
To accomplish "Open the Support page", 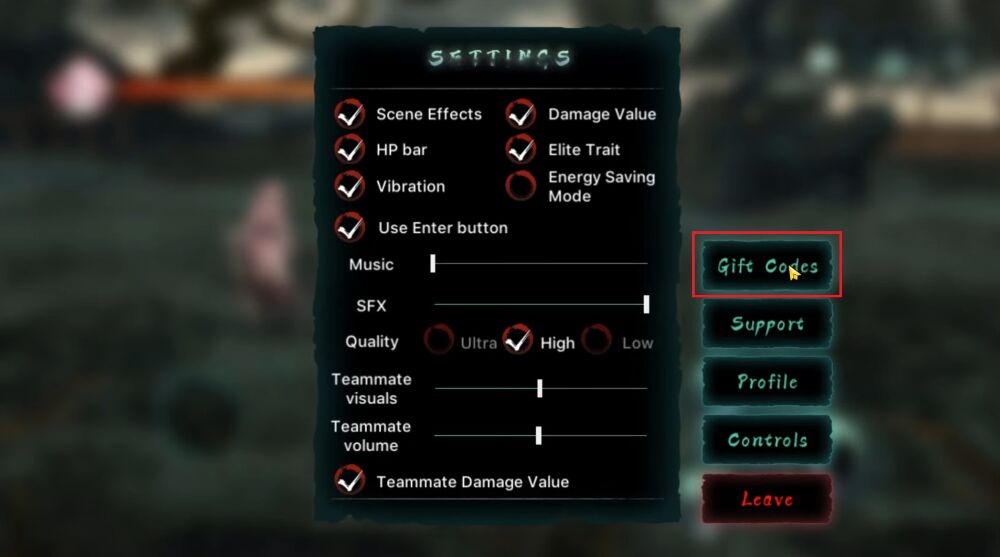I will click(x=767, y=324).
